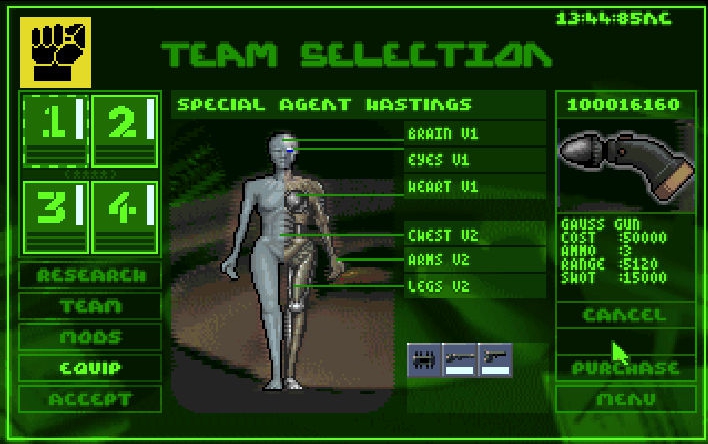This screenshot has height=444, width=708.
Task: Select the Chest V2 mod label
Action: (x=476, y=236)
